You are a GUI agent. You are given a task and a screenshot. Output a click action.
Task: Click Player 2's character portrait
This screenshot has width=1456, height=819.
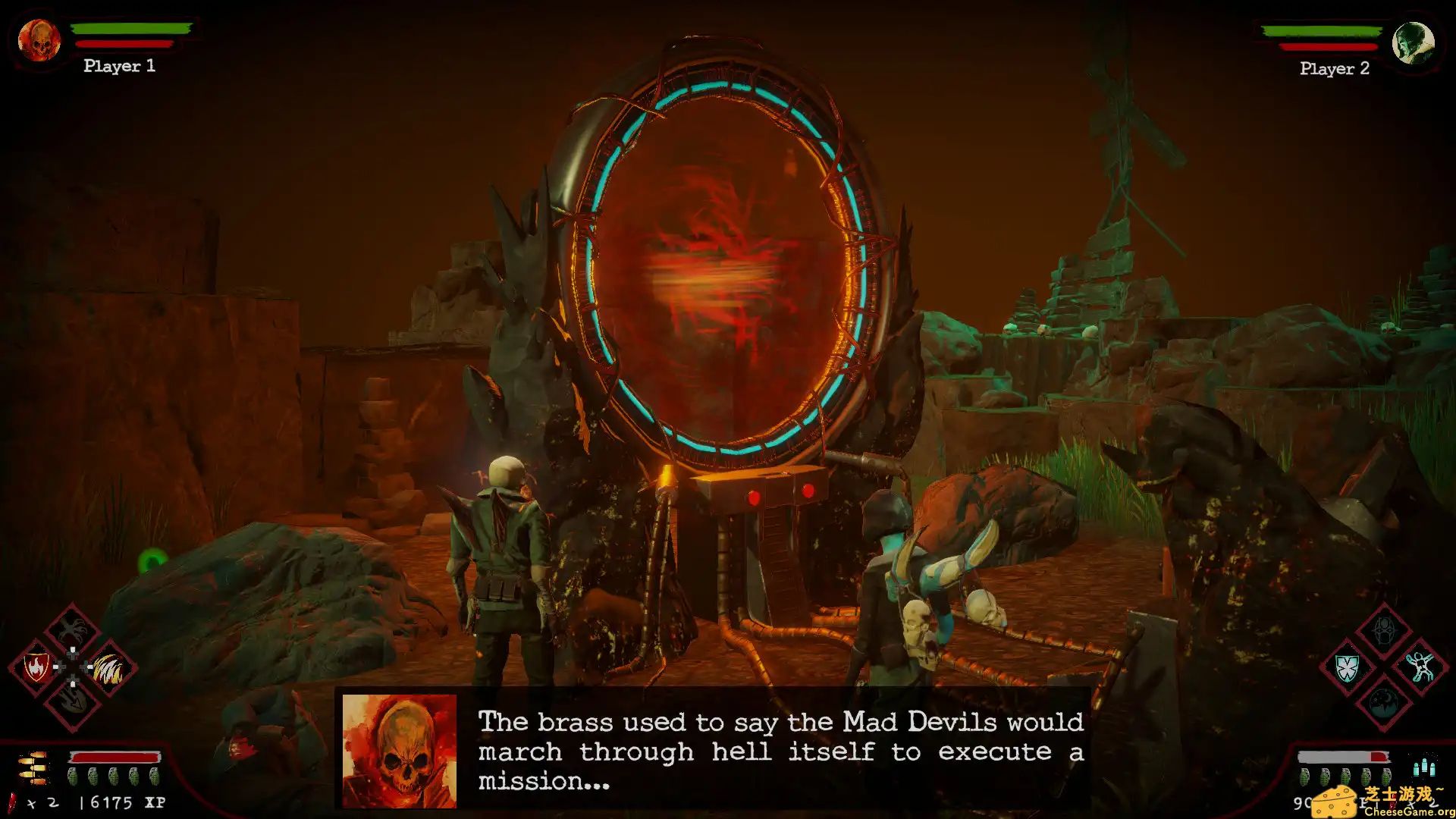point(1412,44)
